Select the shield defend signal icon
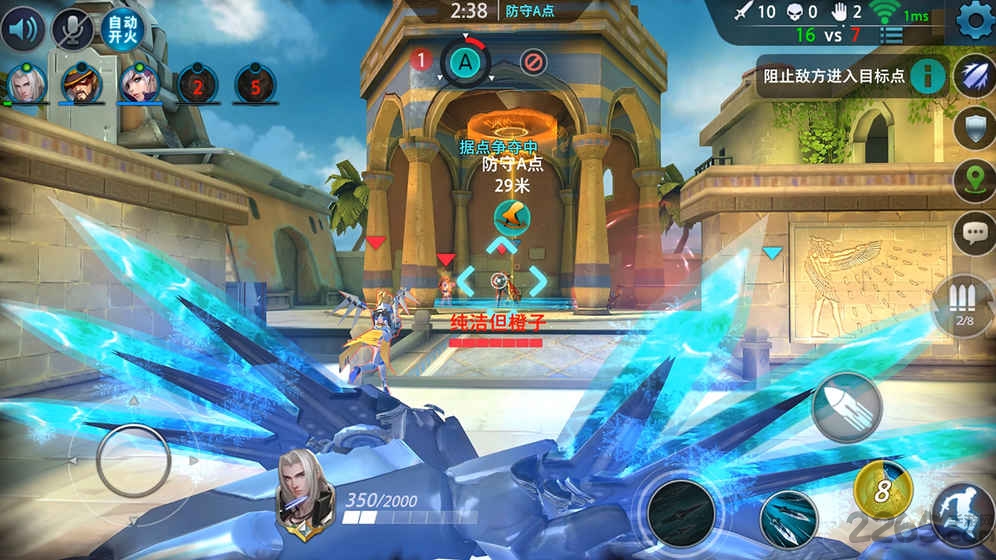This screenshot has height=560, width=996. [973, 128]
